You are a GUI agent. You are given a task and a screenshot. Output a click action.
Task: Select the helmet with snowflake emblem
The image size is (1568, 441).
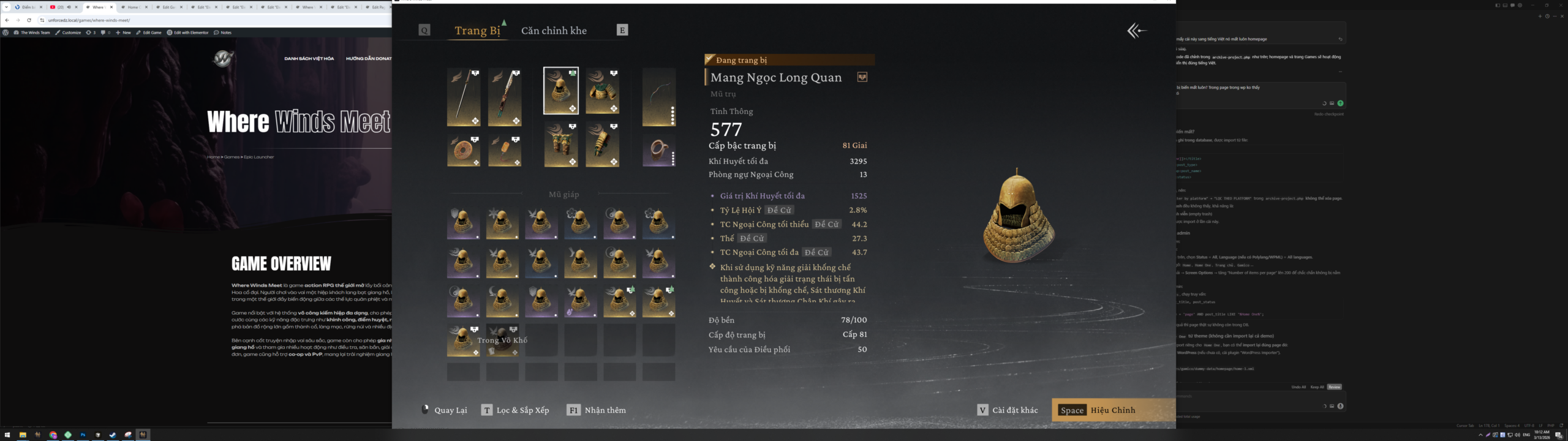point(502,223)
